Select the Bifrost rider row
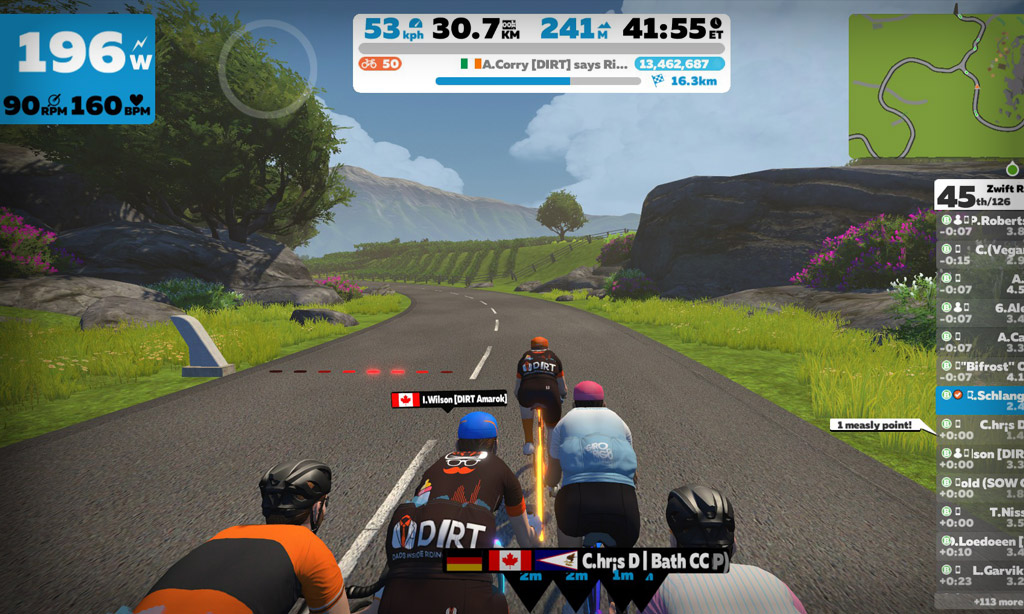1024x614 pixels. coord(980,371)
